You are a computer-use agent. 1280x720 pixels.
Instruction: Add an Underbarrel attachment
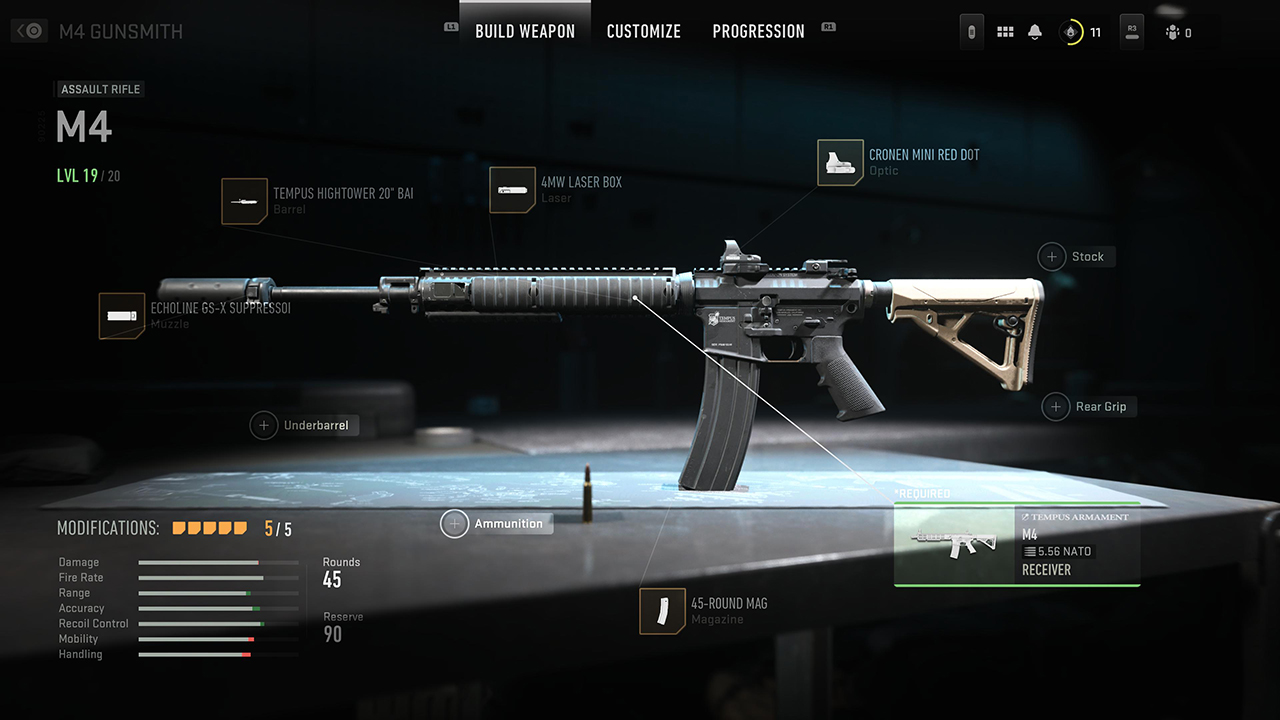coord(264,425)
